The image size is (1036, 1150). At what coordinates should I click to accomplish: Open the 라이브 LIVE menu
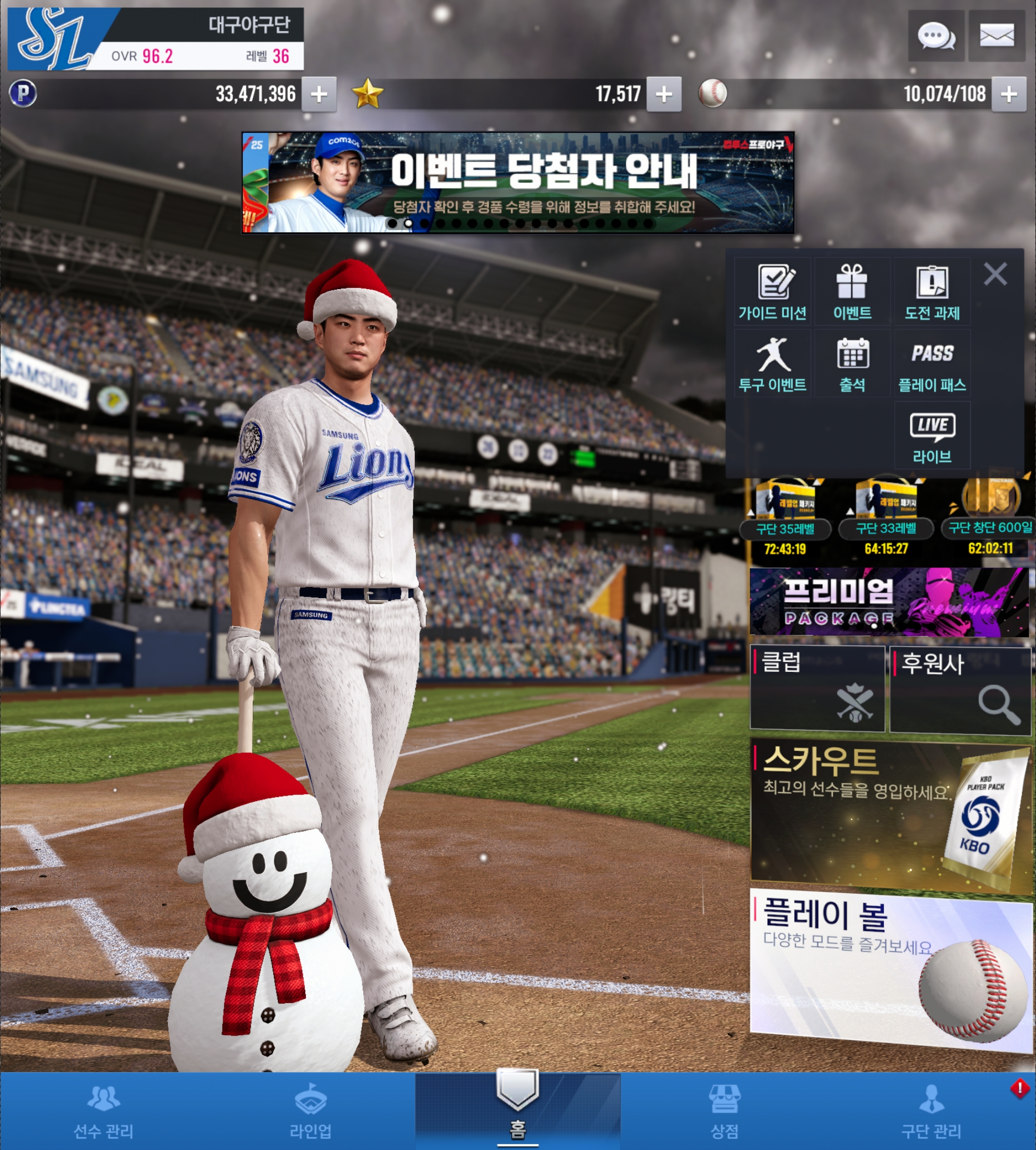pos(932,435)
